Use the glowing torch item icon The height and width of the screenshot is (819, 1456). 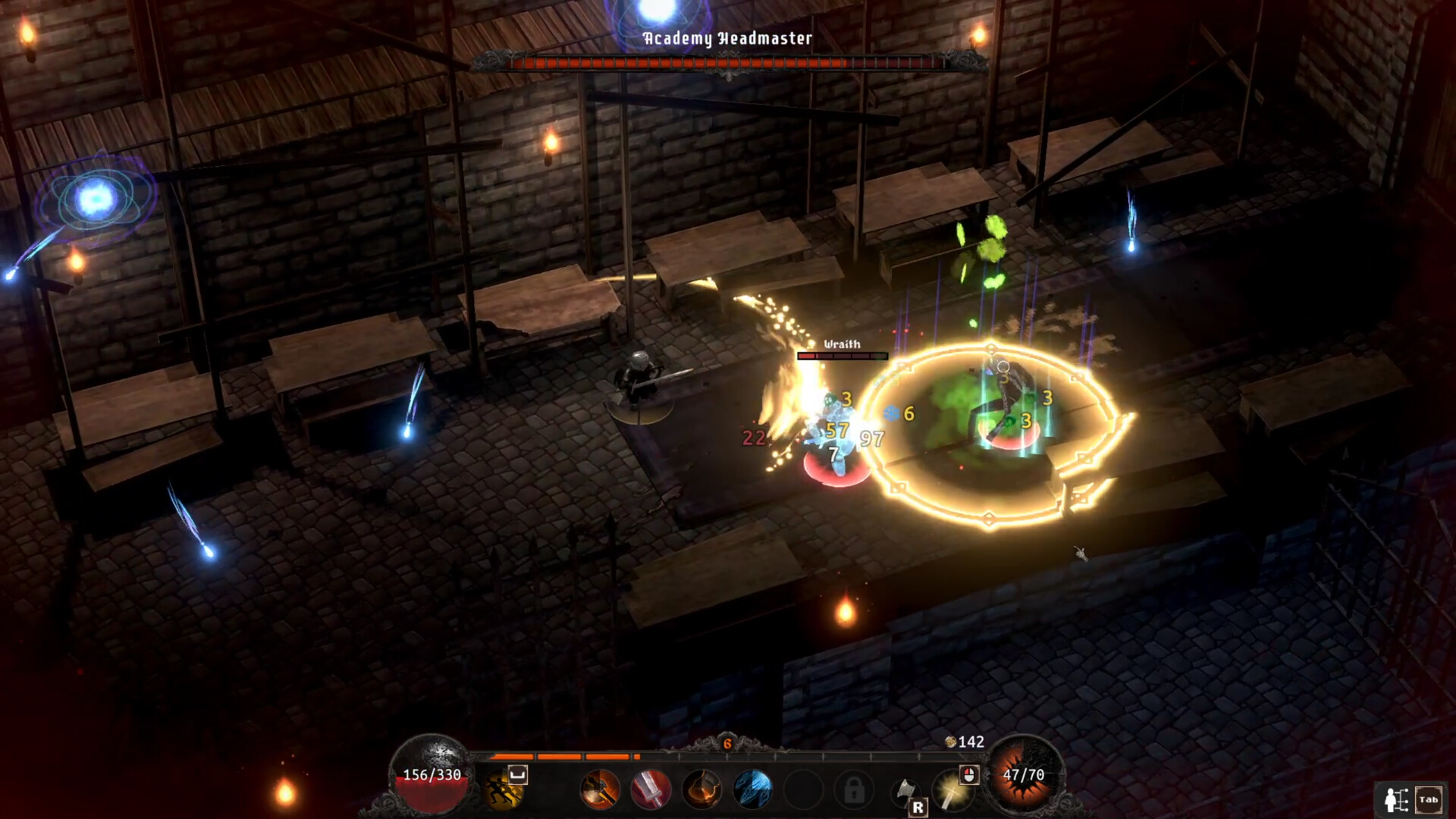tap(952, 792)
